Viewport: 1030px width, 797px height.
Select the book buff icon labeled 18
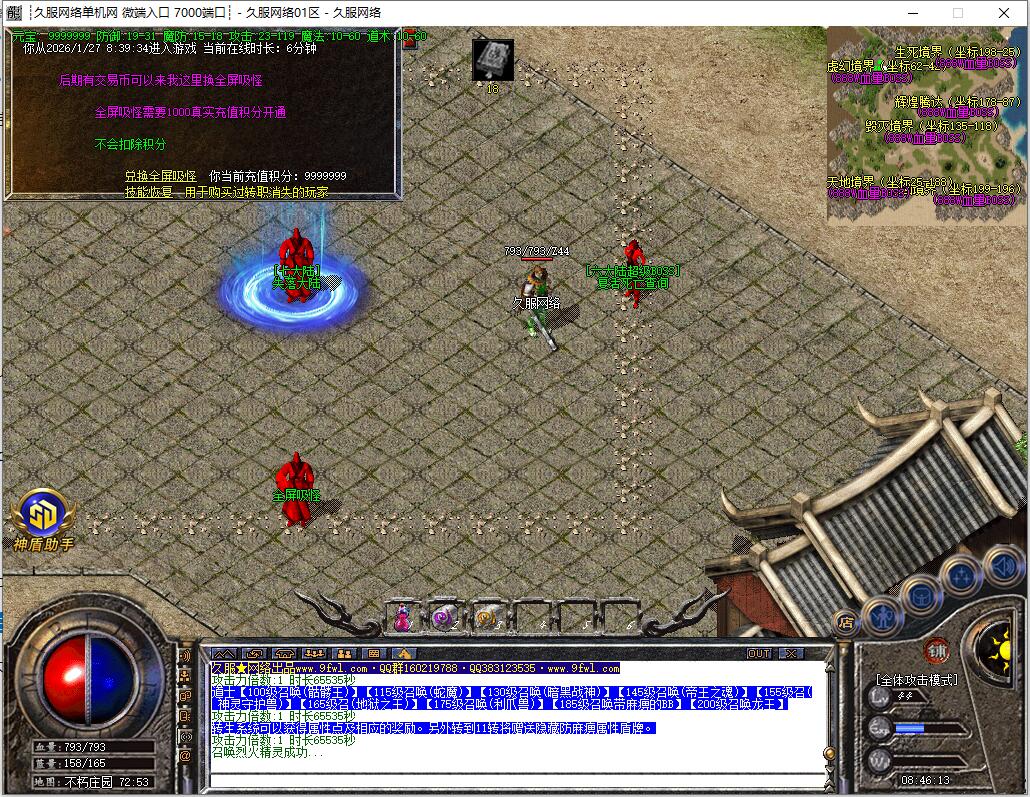tap(492, 58)
